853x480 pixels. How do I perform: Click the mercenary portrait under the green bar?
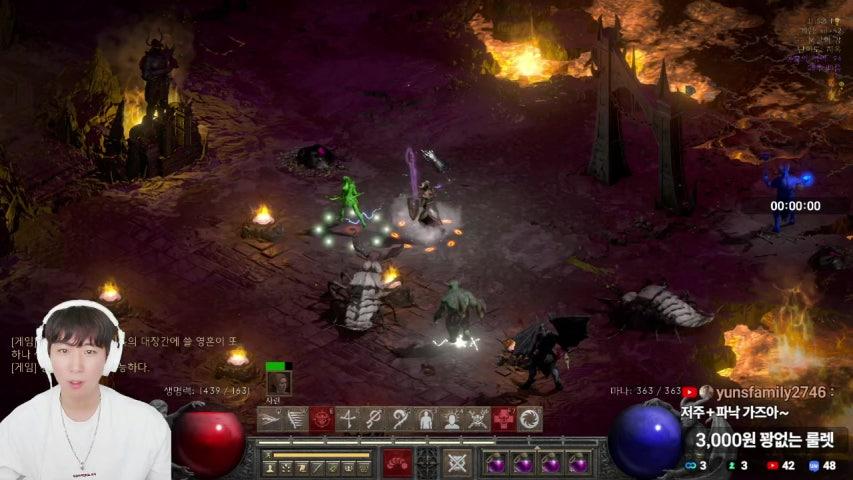coord(279,382)
